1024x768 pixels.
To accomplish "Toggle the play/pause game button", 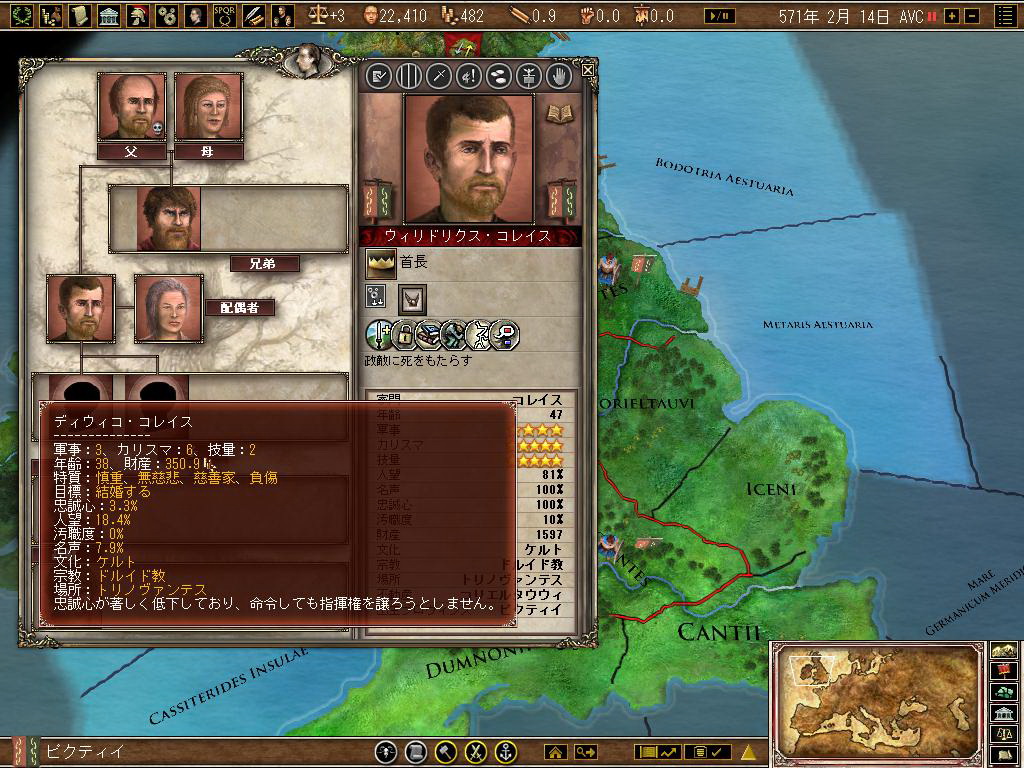I will point(719,16).
